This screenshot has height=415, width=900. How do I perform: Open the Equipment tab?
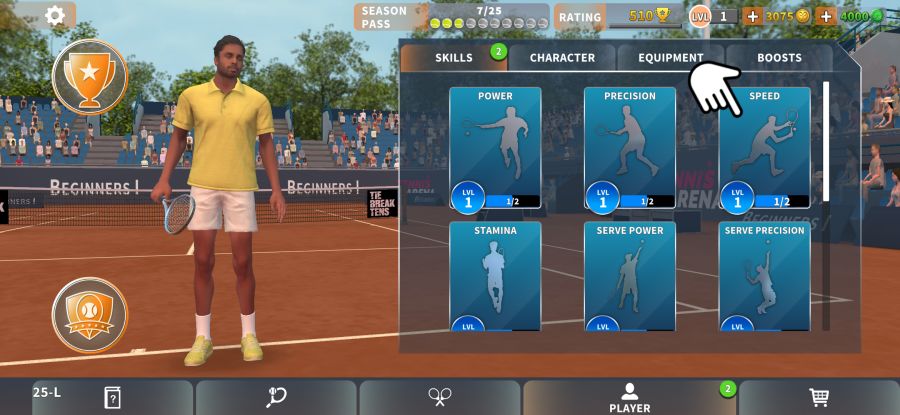click(x=670, y=58)
